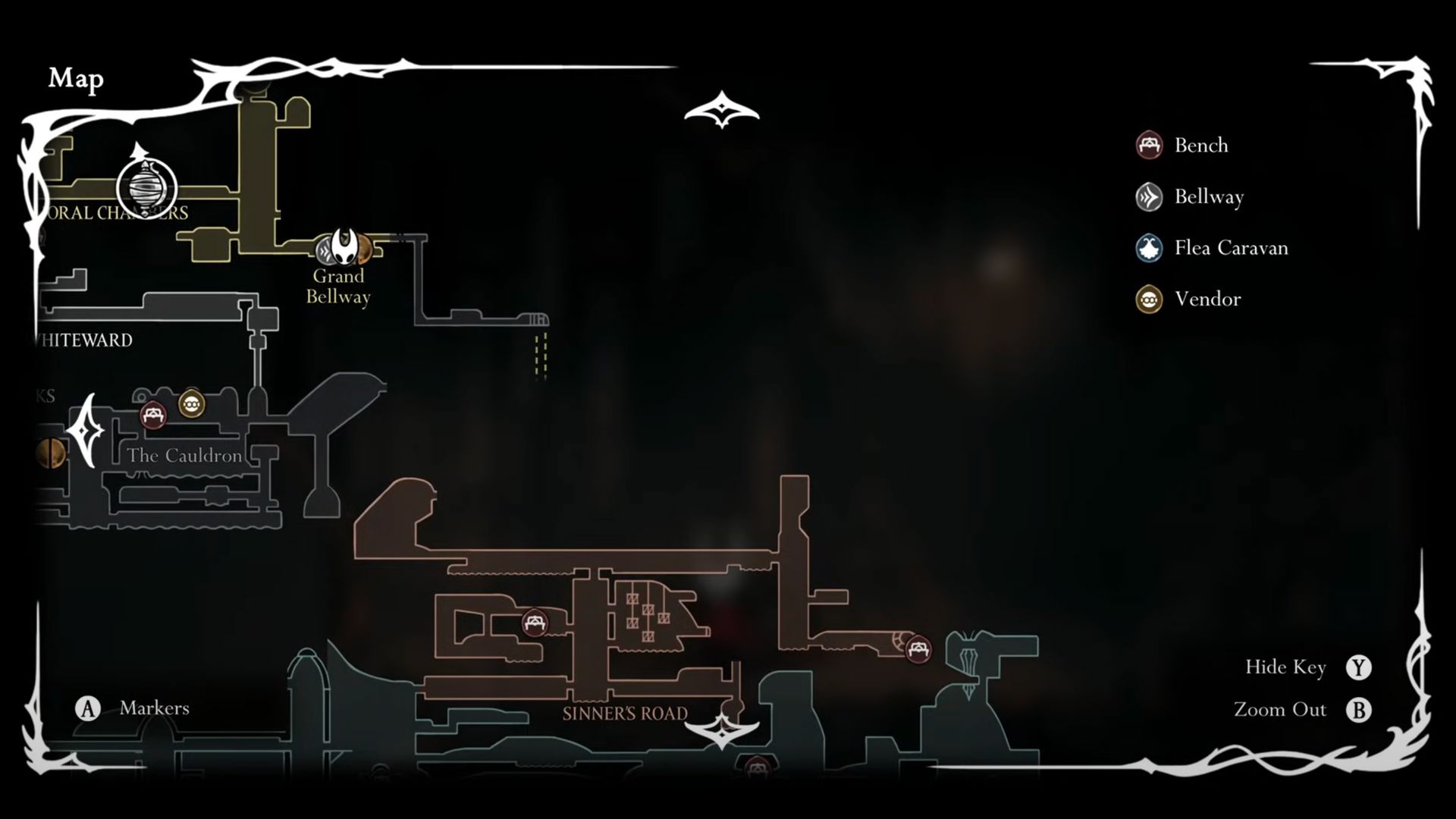Select the bench marker at Sinner's Road tunnel end

coord(918,649)
